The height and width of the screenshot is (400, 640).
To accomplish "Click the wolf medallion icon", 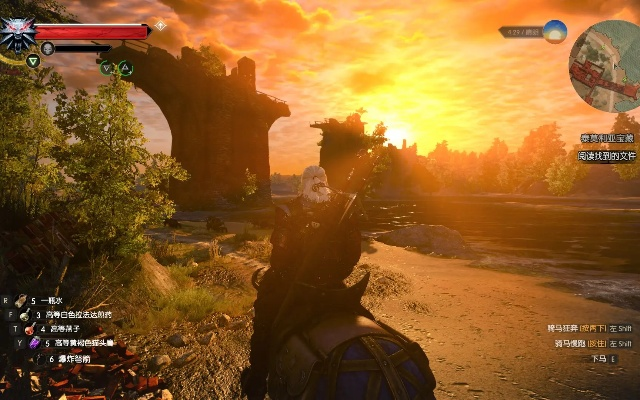I will [x=17, y=31].
